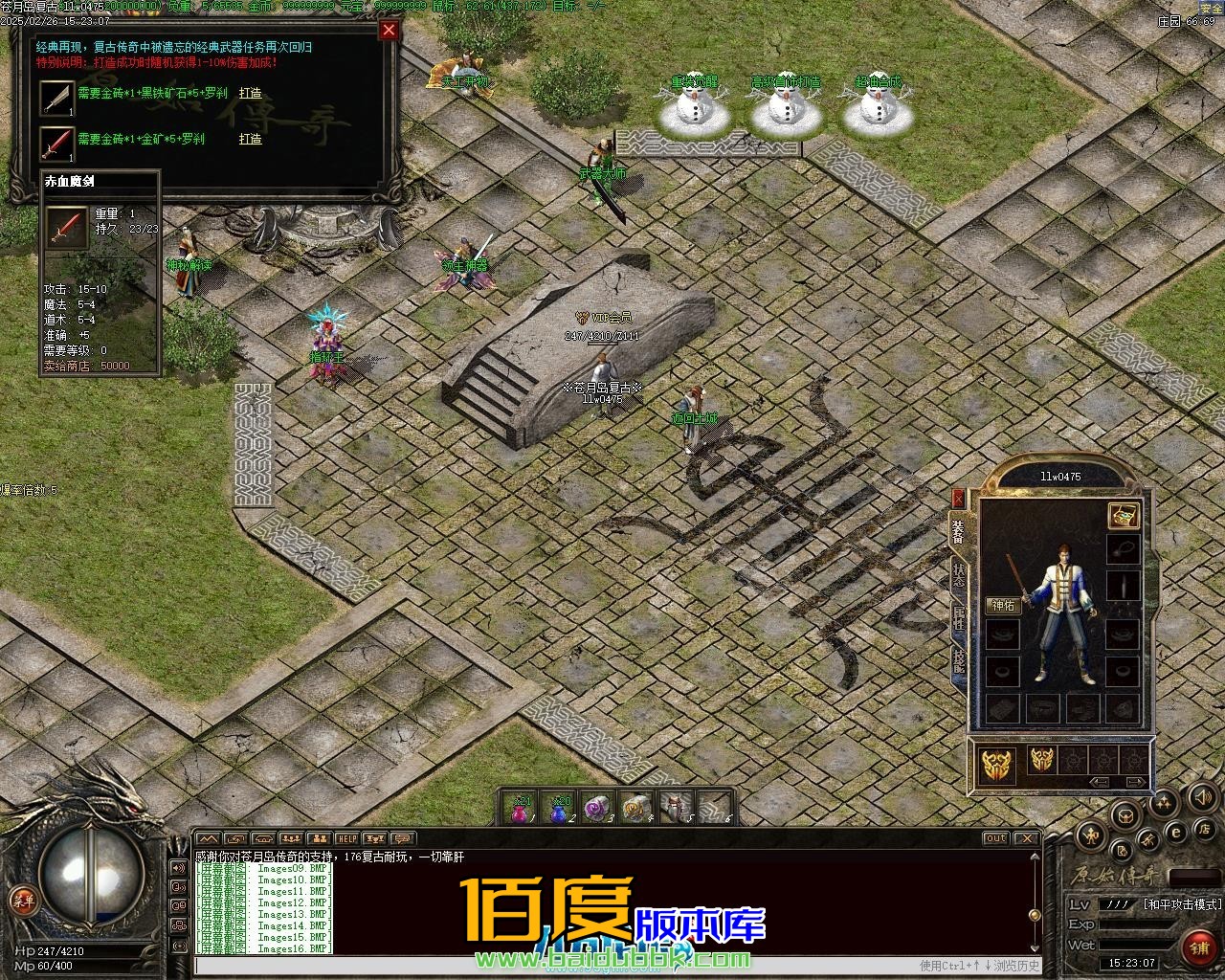Close the weapon forging dialog
This screenshot has height=980, width=1225.
tap(389, 30)
